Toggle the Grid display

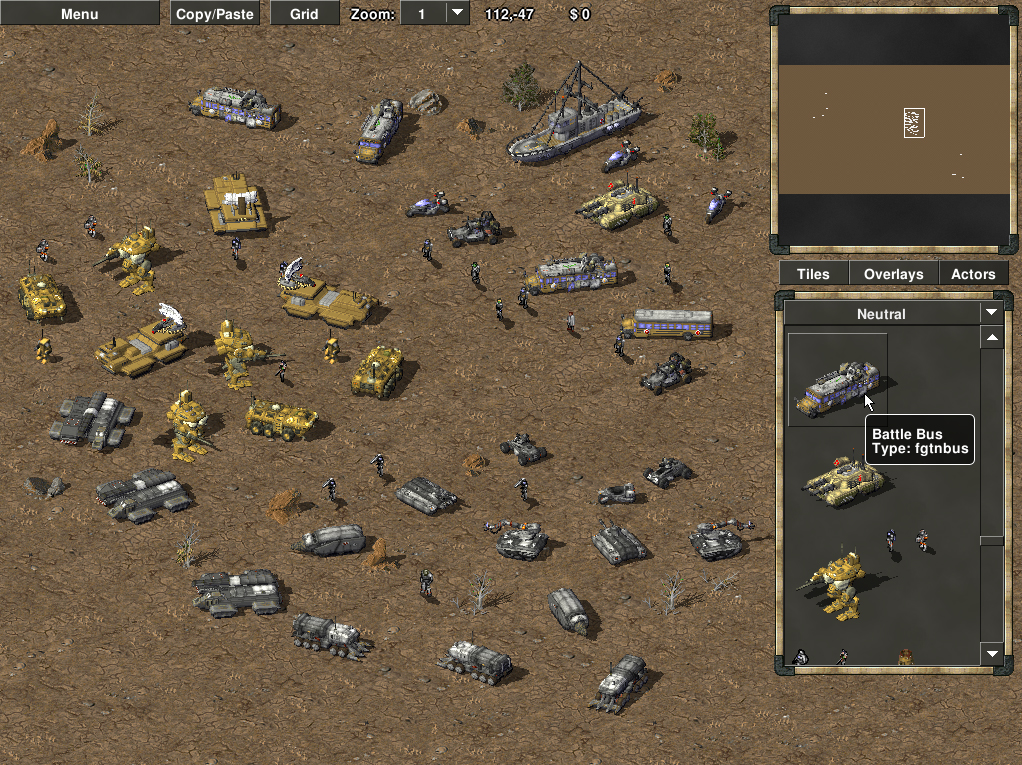(304, 14)
